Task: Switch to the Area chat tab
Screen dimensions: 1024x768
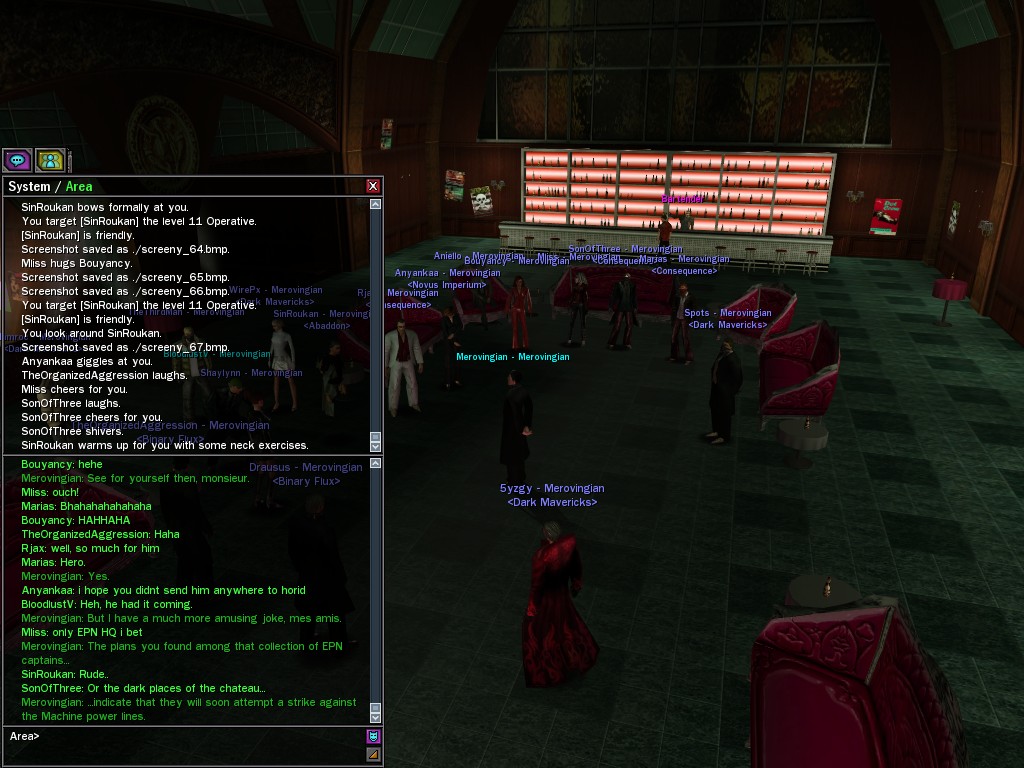Action: tap(79, 186)
